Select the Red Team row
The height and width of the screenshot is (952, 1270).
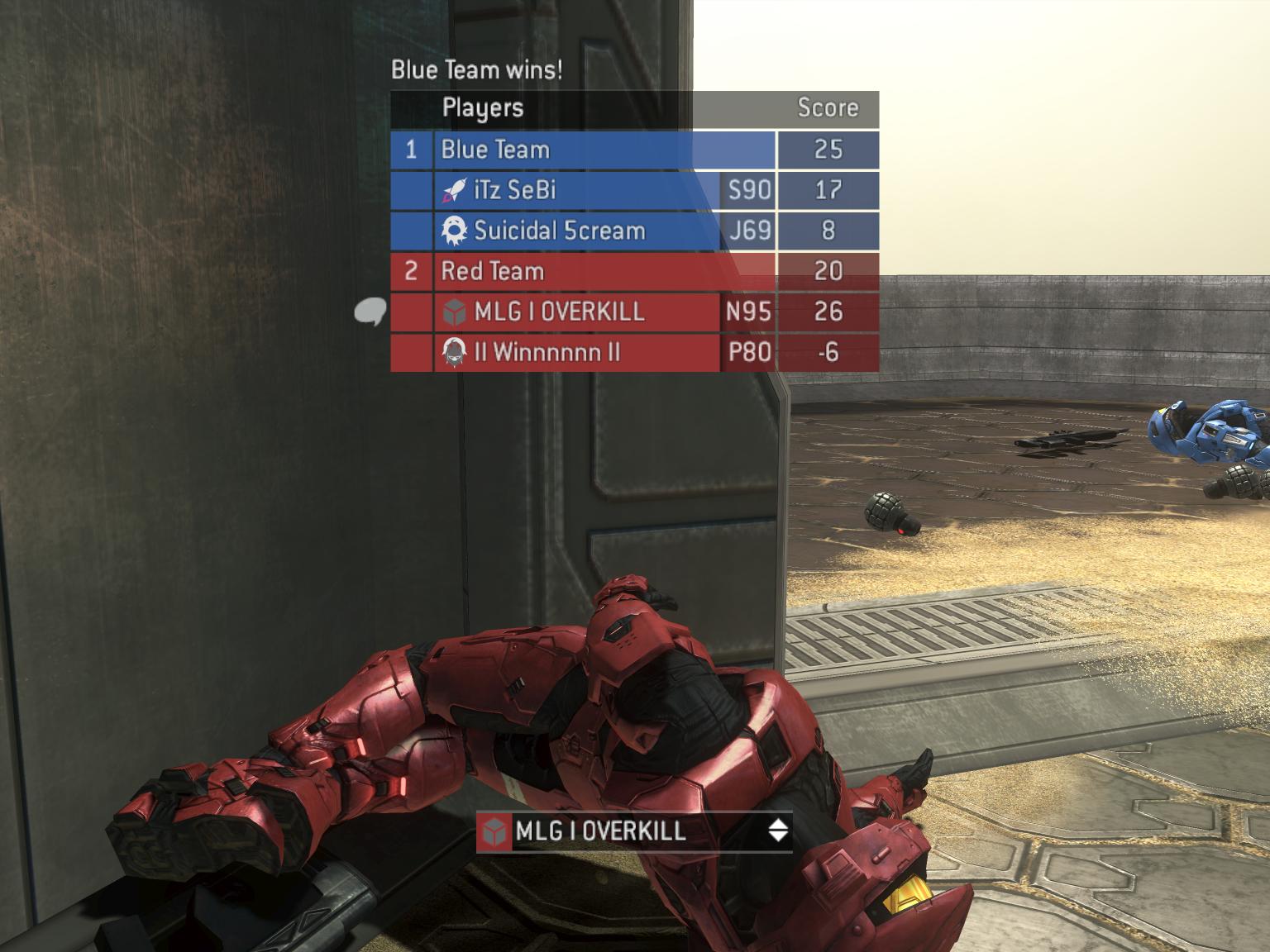pos(496,272)
